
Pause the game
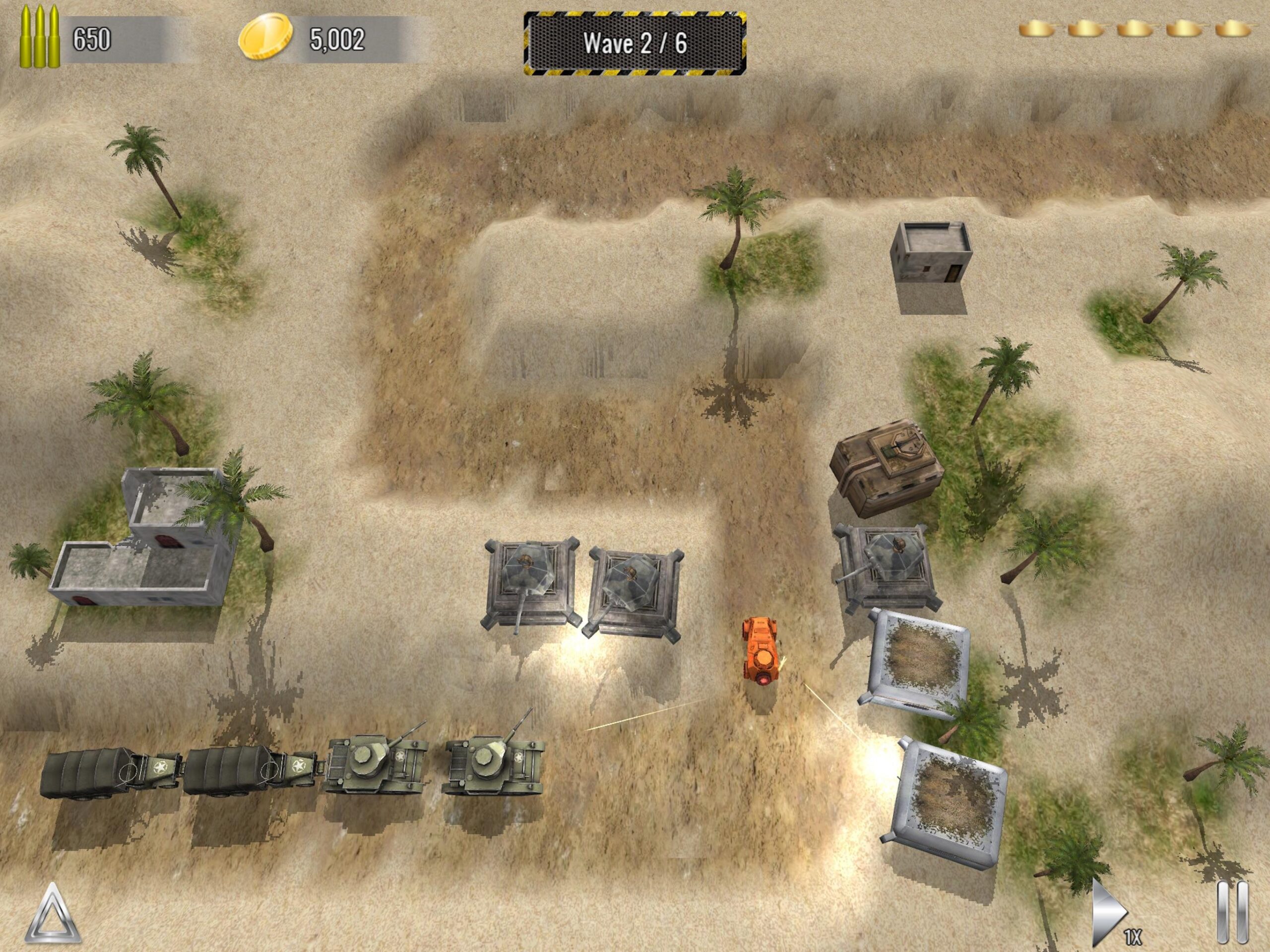(1232, 913)
